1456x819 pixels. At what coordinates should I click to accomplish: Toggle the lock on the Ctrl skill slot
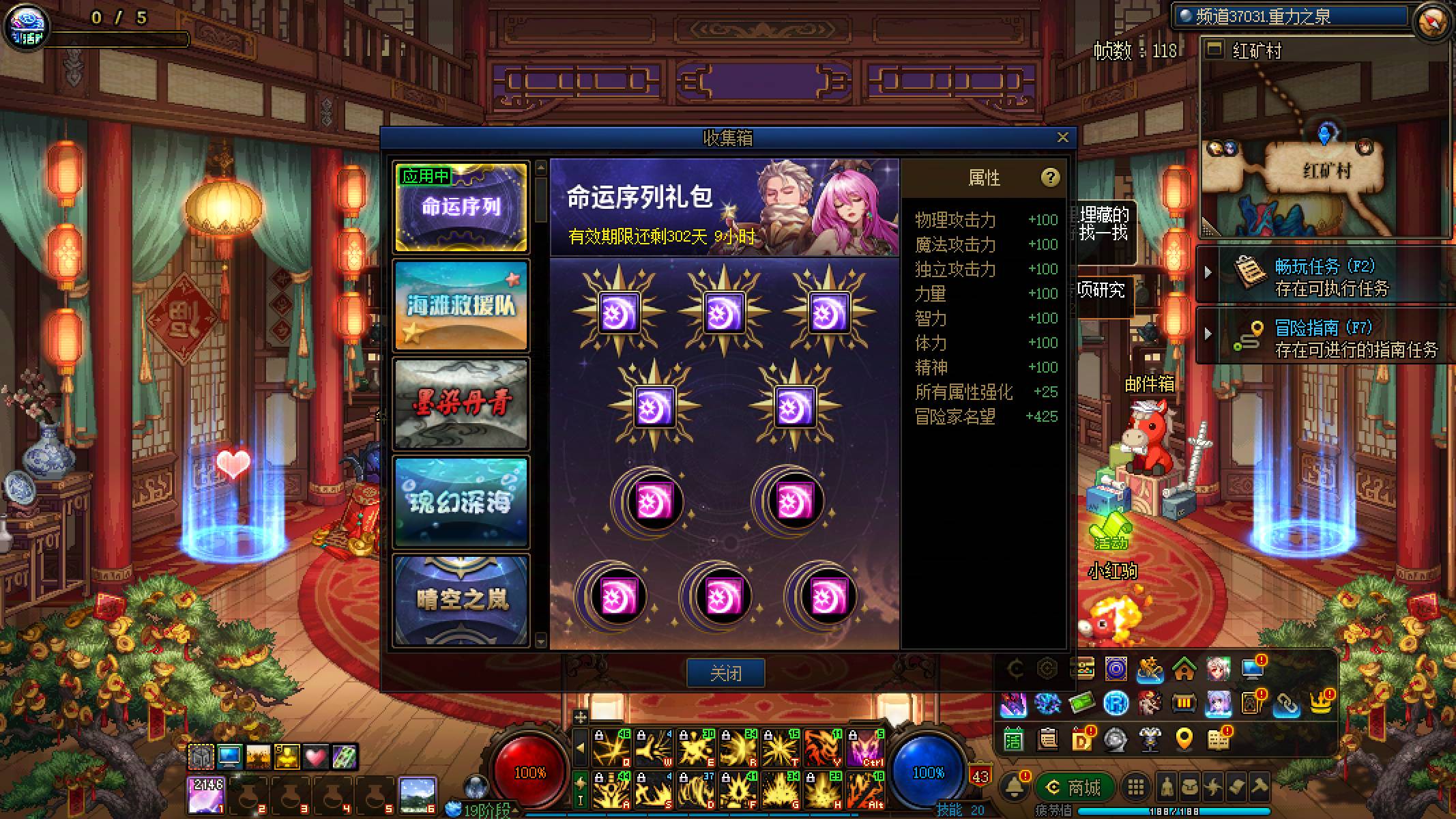854,736
